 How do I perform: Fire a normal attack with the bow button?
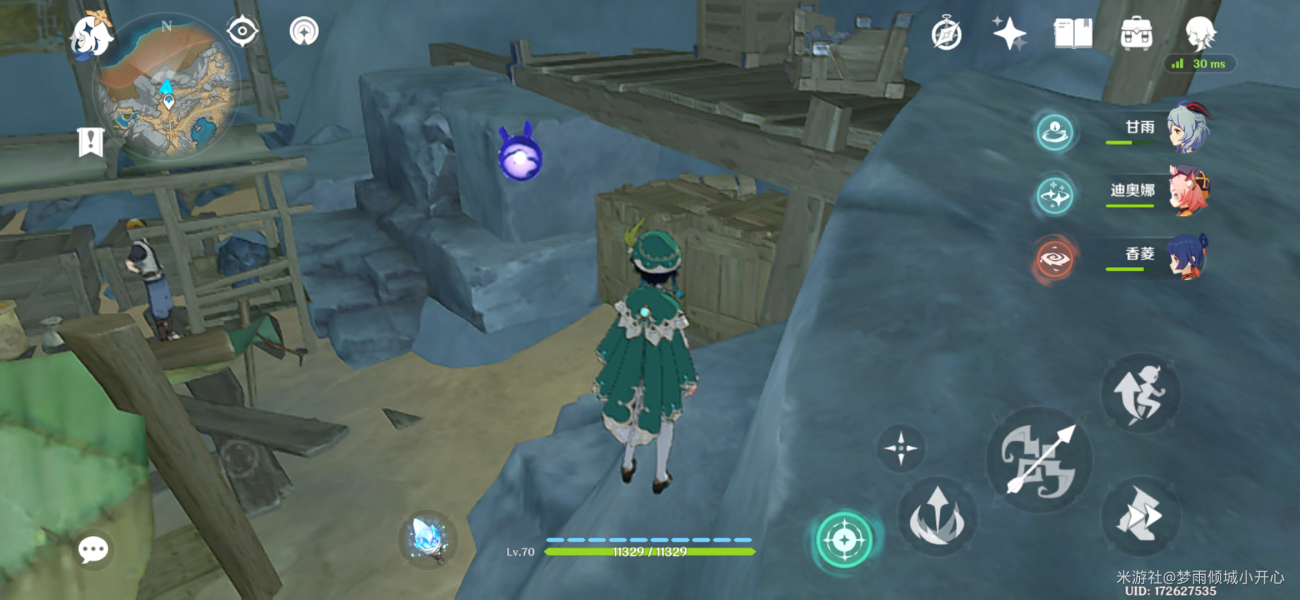click(x=1038, y=459)
